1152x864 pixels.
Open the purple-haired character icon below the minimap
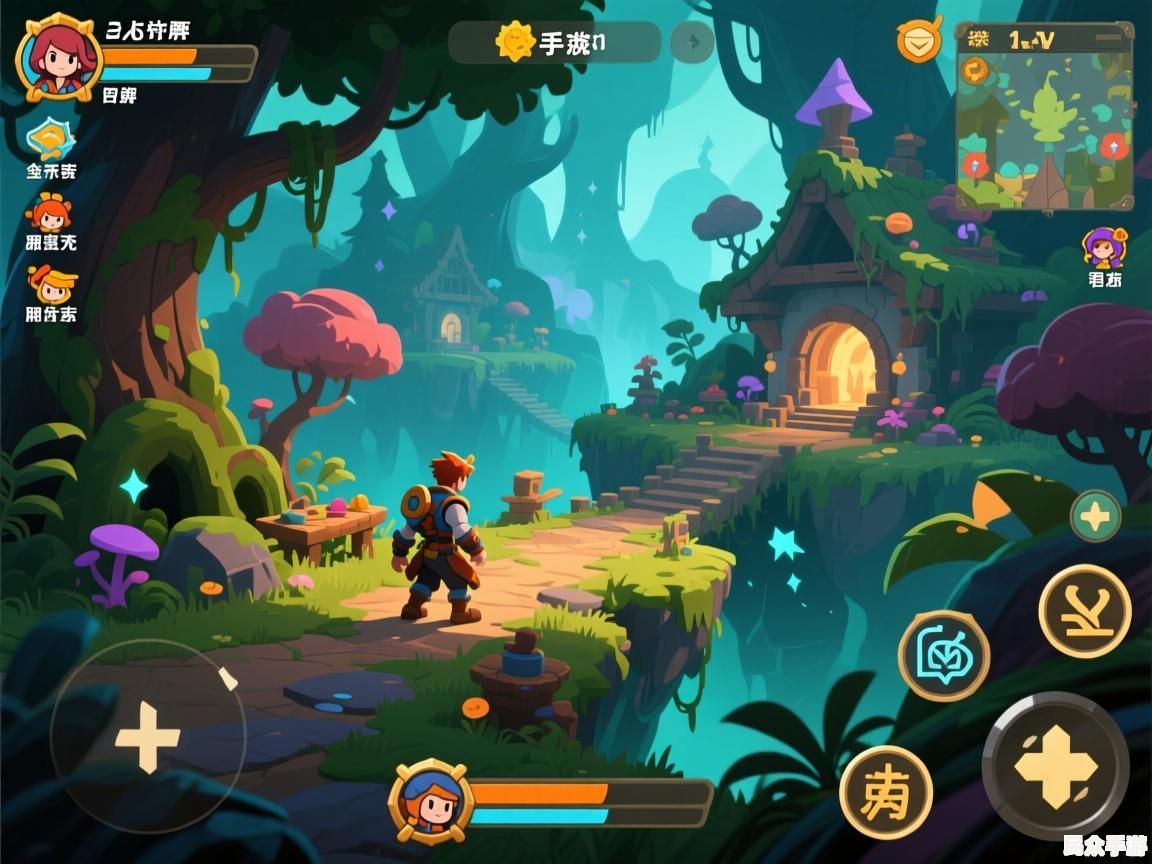click(1105, 247)
